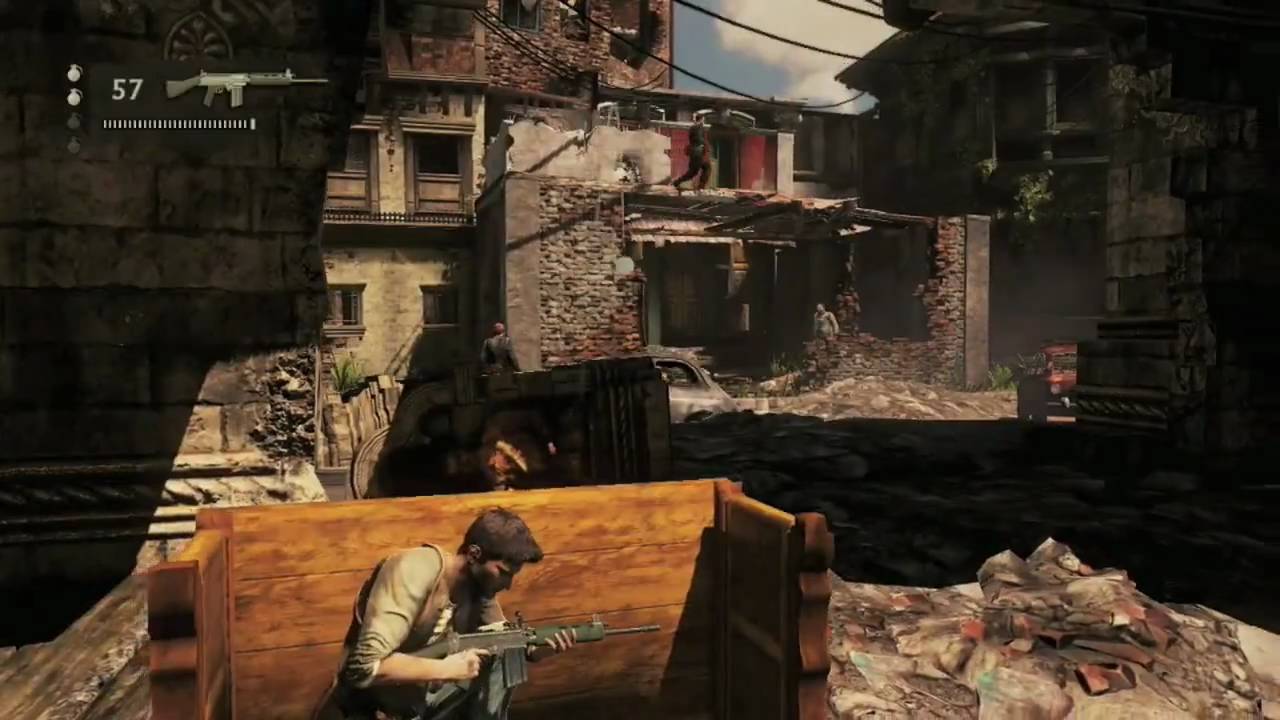Toggle the second grenade slot indicator
This screenshot has width=1280, height=720.
click(75, 97)
